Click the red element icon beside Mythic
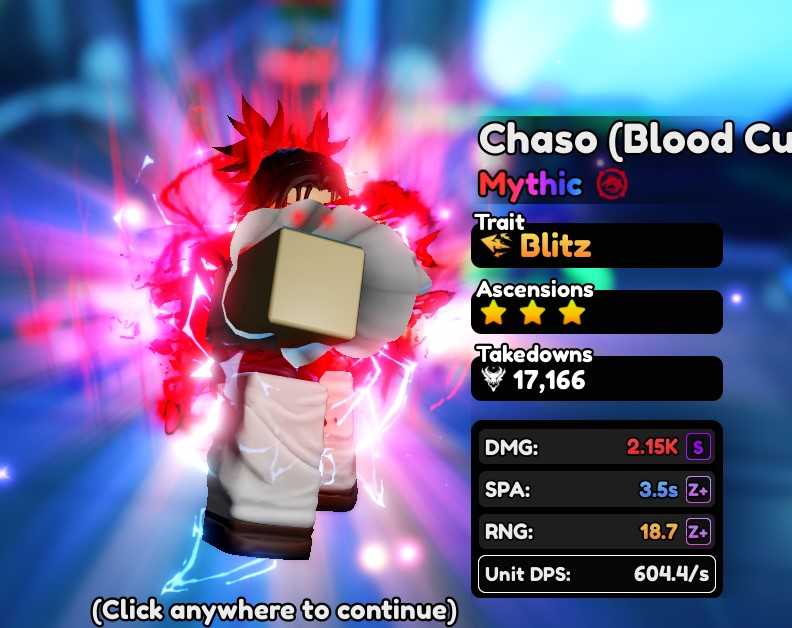The width and height of the screenshot is (792, 628). pos(609,184)
